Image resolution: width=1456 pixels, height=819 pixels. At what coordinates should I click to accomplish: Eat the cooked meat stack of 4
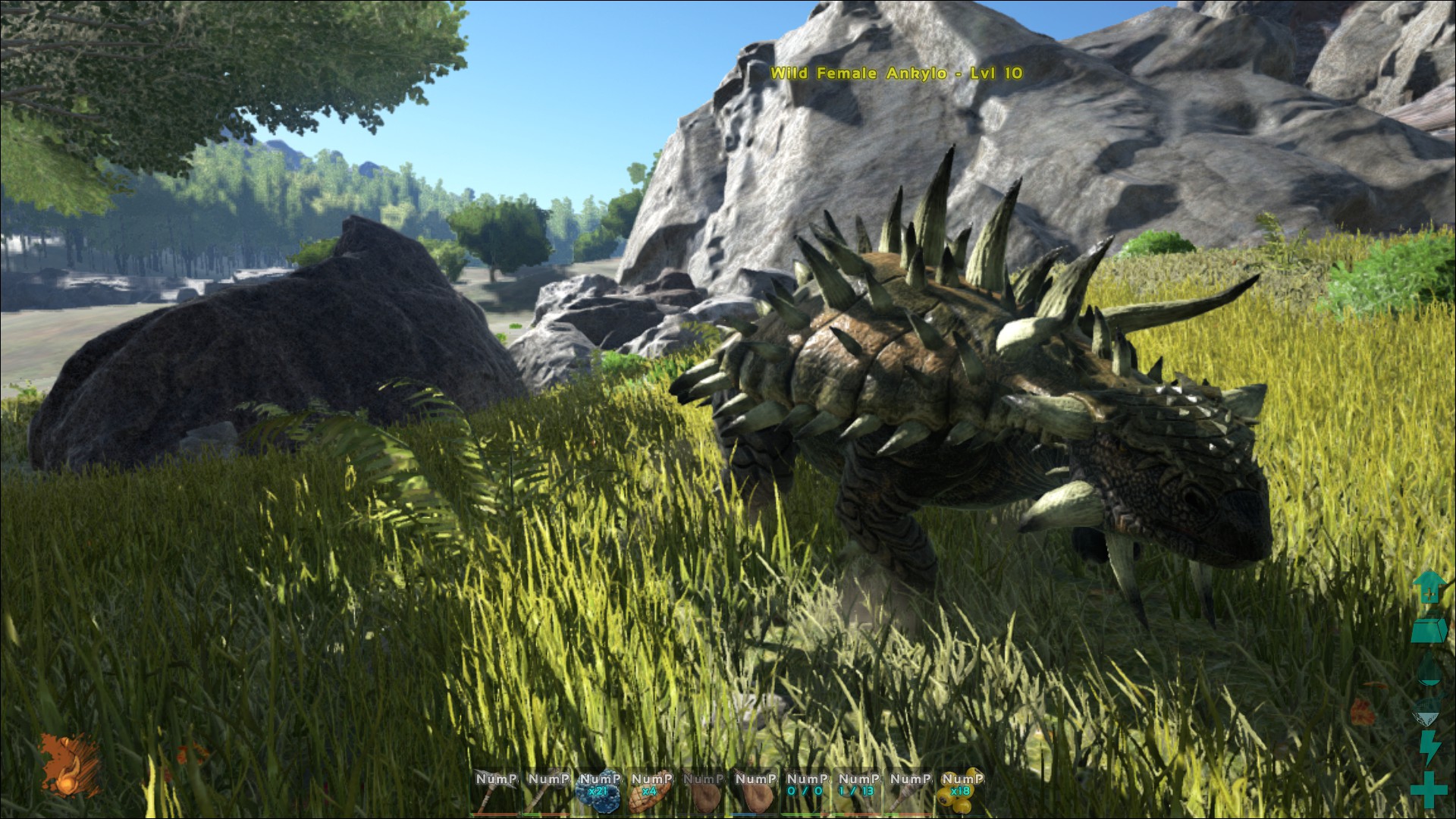[651, 792]
